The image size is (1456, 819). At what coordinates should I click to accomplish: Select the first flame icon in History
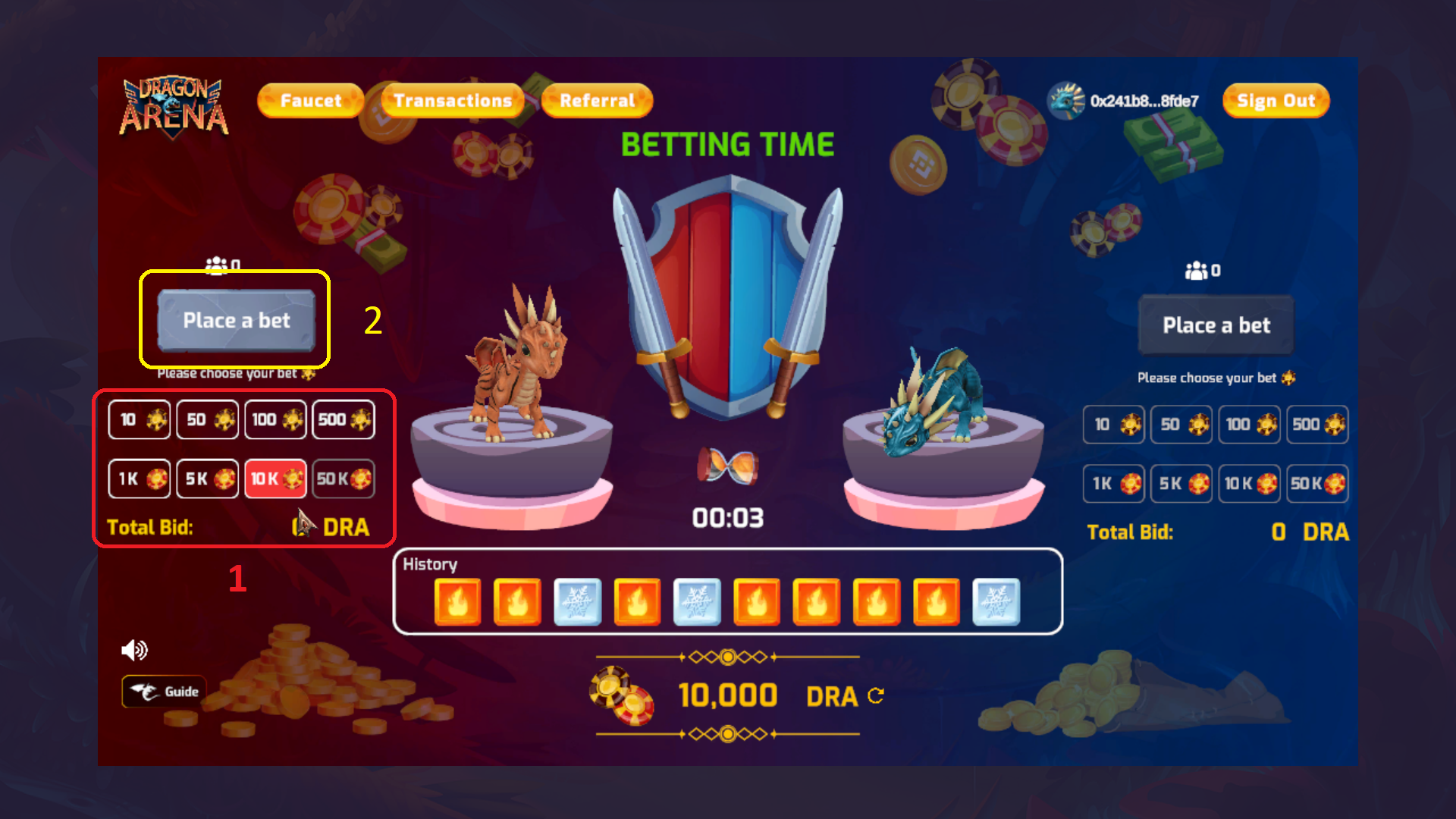point(458,602)
